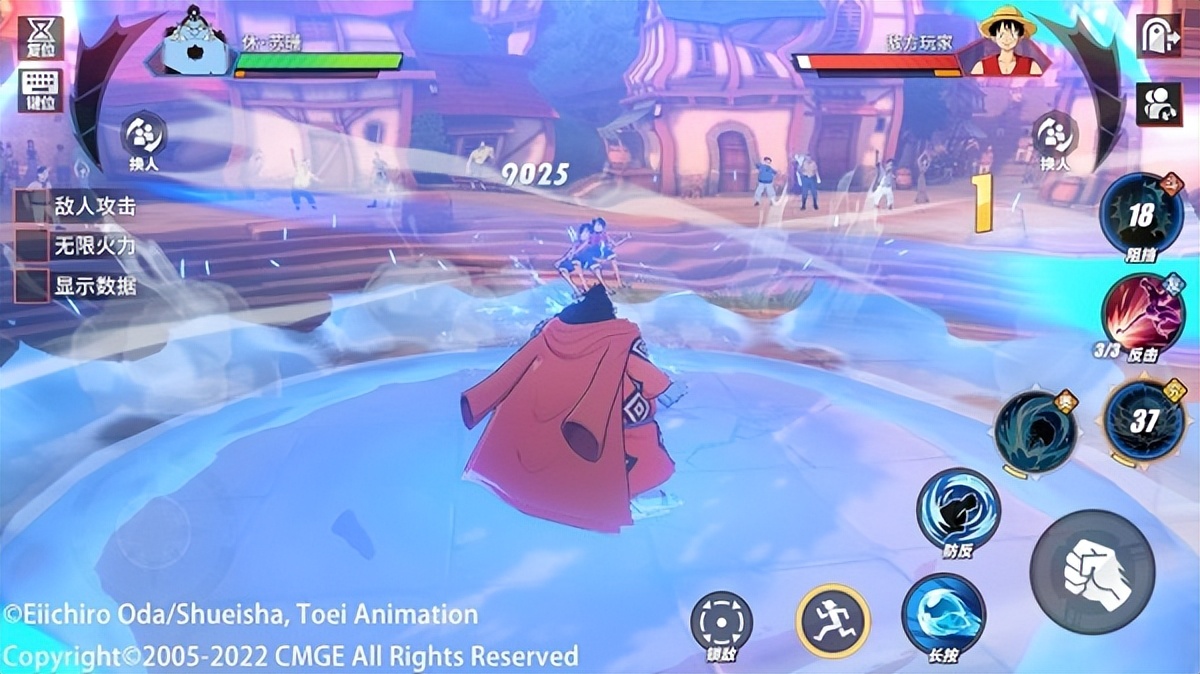
Task: Tick the 显示数据 checkbox
Action: [x=32, y=286]
